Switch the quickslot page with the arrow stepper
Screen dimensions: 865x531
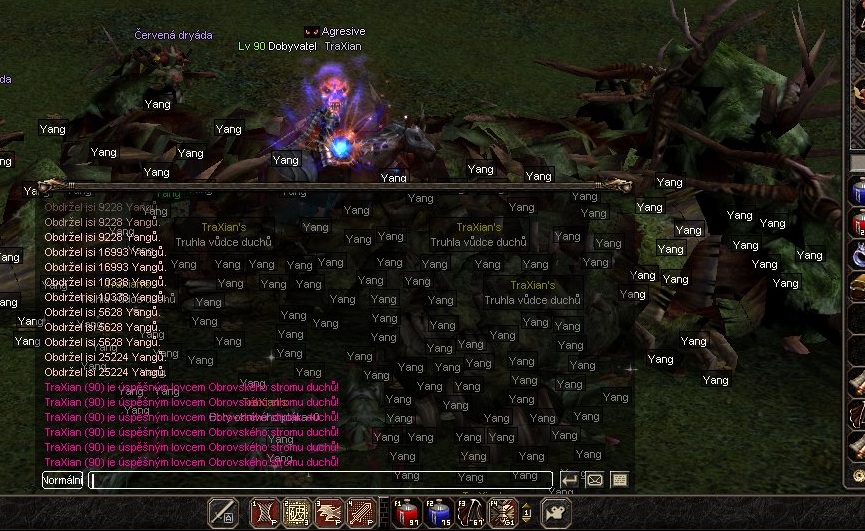click(526, 514)
